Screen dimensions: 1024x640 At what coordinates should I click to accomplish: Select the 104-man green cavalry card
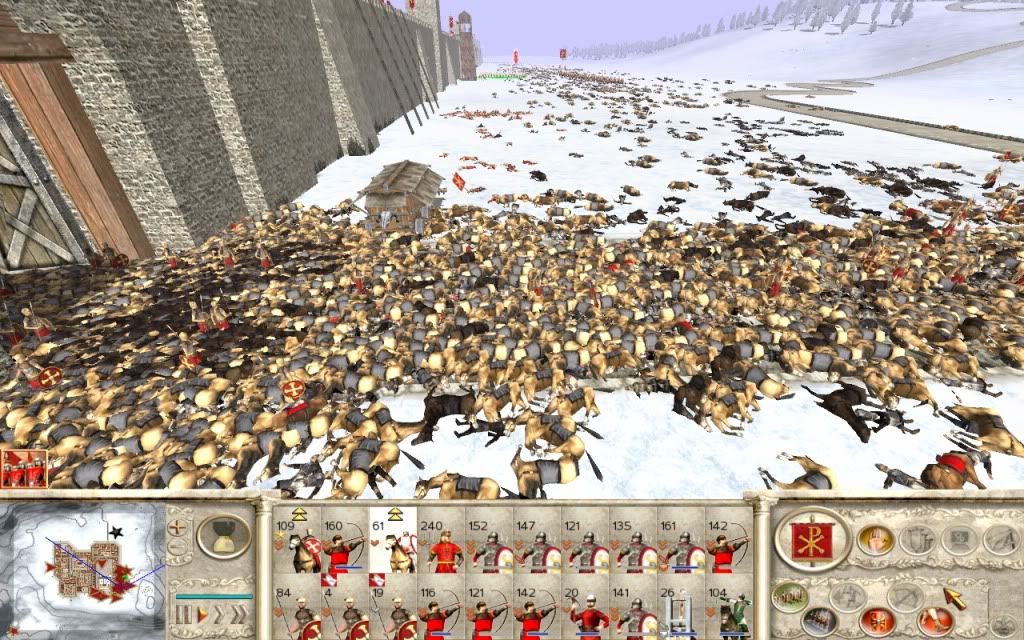(x=732, y=611)
